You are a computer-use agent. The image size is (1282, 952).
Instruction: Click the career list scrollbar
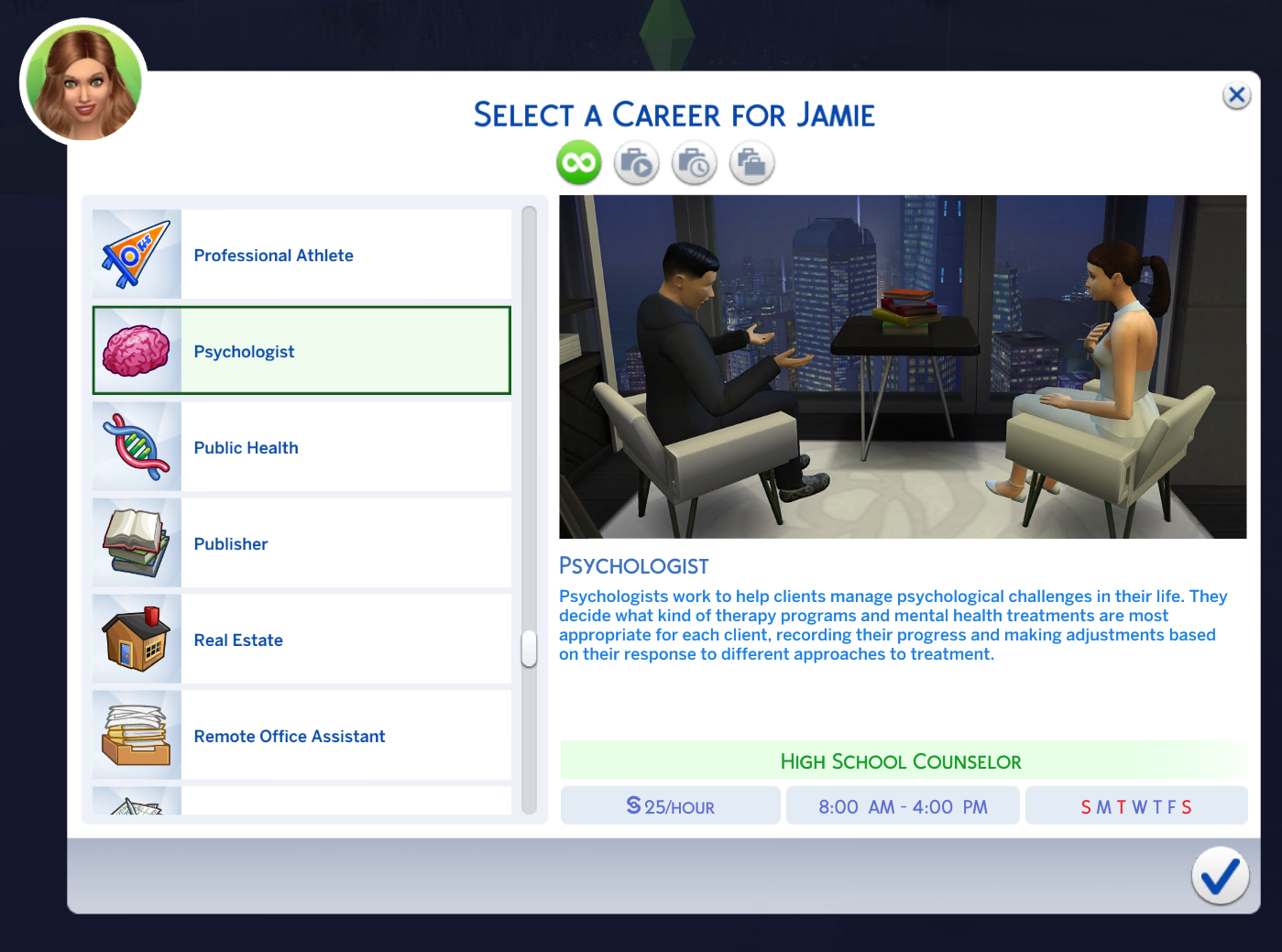(x=529, y=649)
